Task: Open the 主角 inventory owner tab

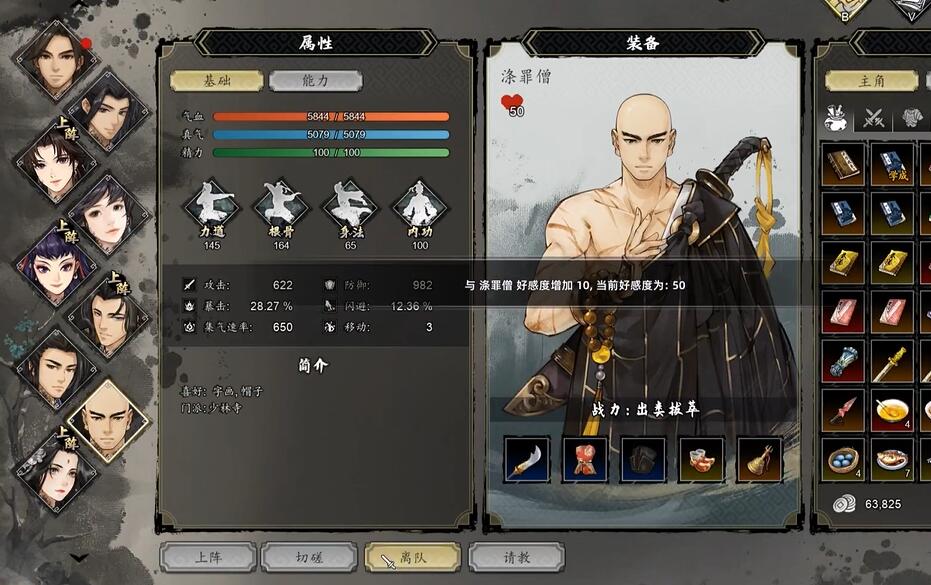Action: (869, 81)
